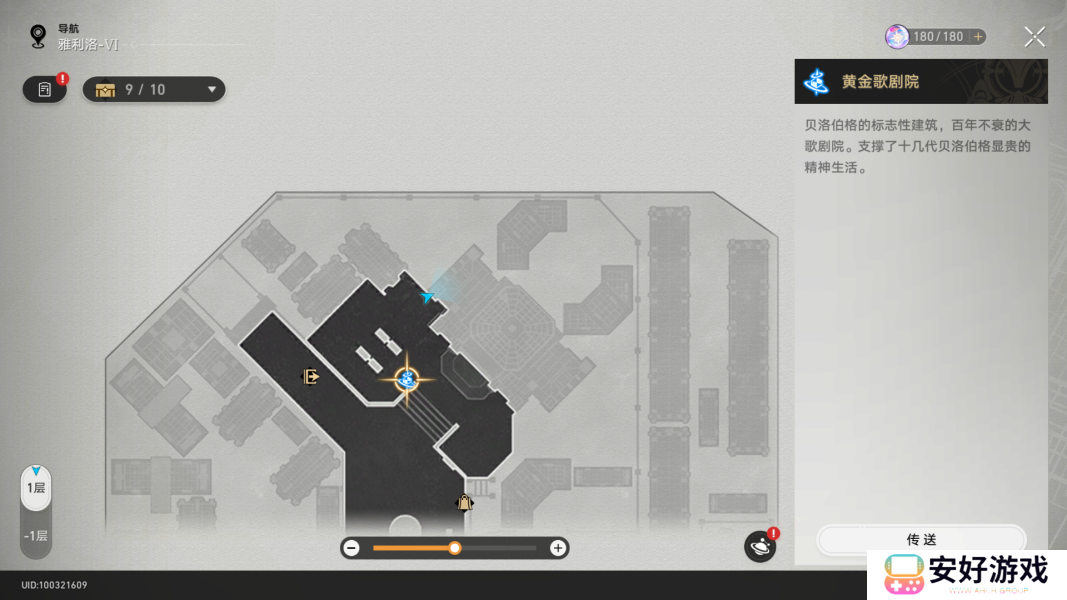Select the golden bell marker on map
1067x600 pixels.
coord(464,503)
